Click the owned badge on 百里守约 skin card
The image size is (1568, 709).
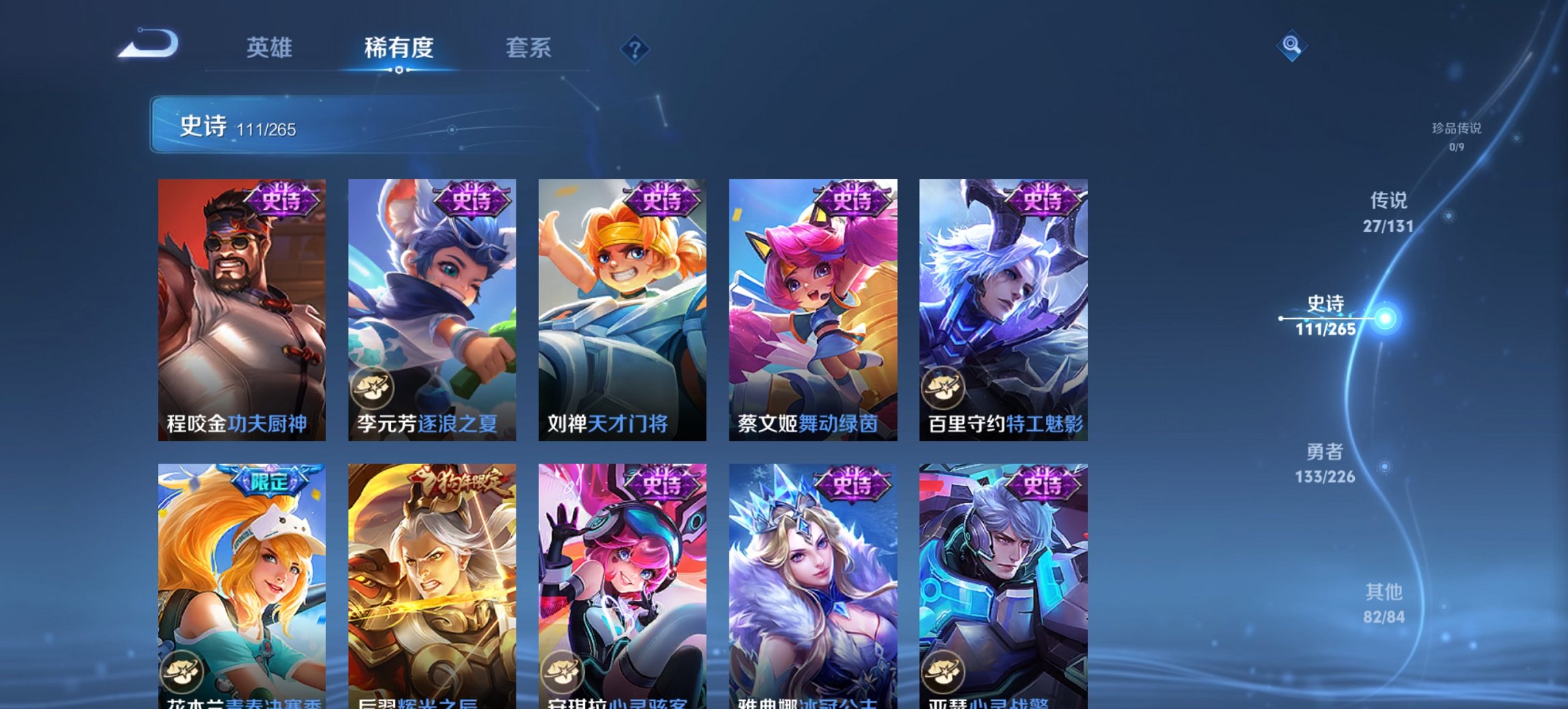tap(945, 388)
